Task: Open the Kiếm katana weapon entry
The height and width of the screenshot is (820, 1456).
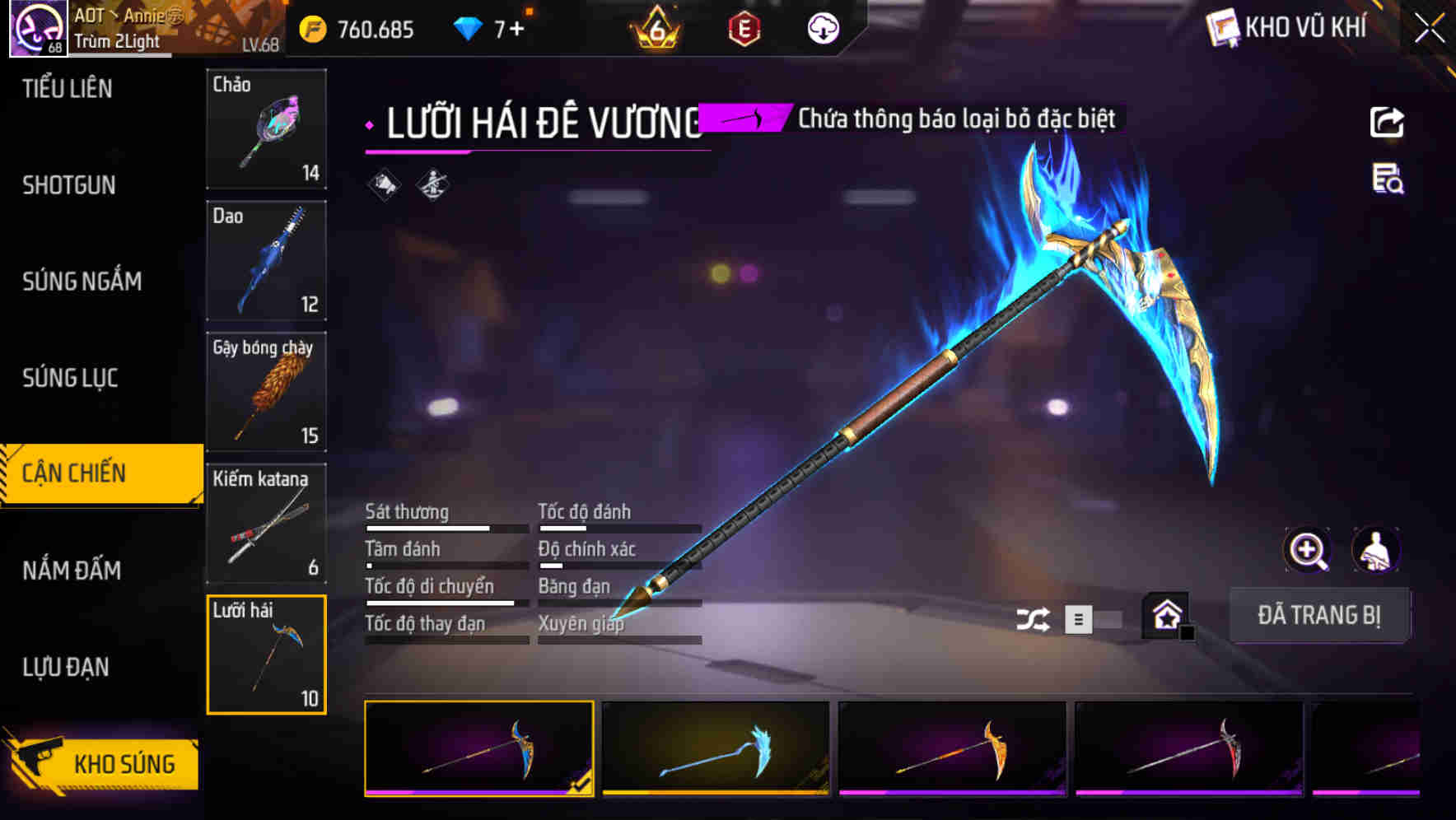Action: click(x=266, y=523)
